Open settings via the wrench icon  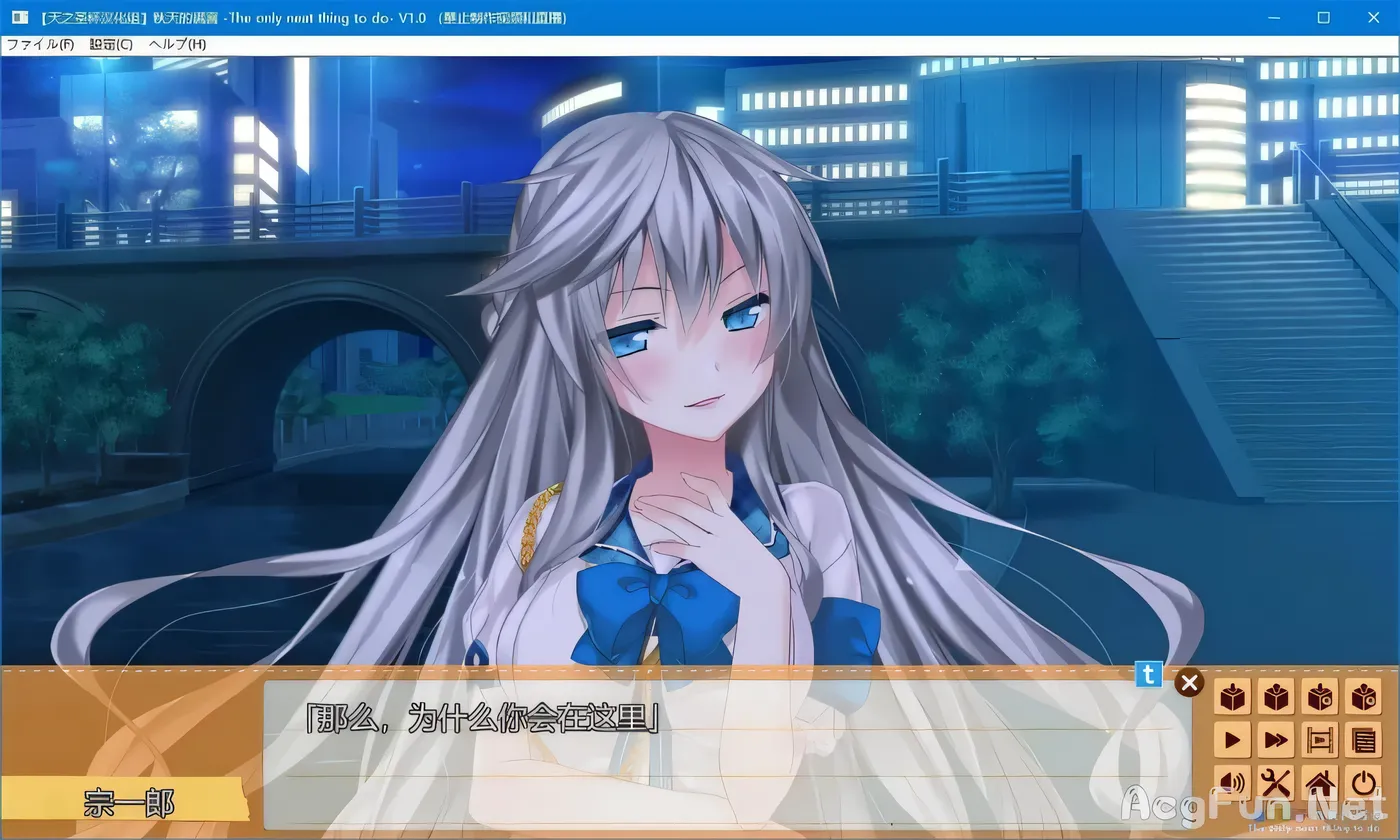[x=1276, y=783]
